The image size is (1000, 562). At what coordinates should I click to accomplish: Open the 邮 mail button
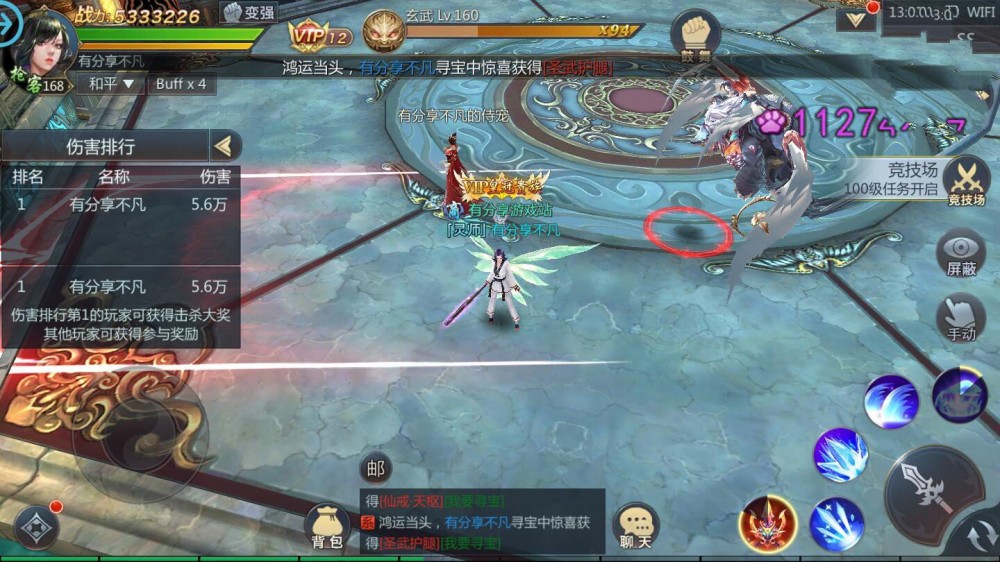point(375,467)
